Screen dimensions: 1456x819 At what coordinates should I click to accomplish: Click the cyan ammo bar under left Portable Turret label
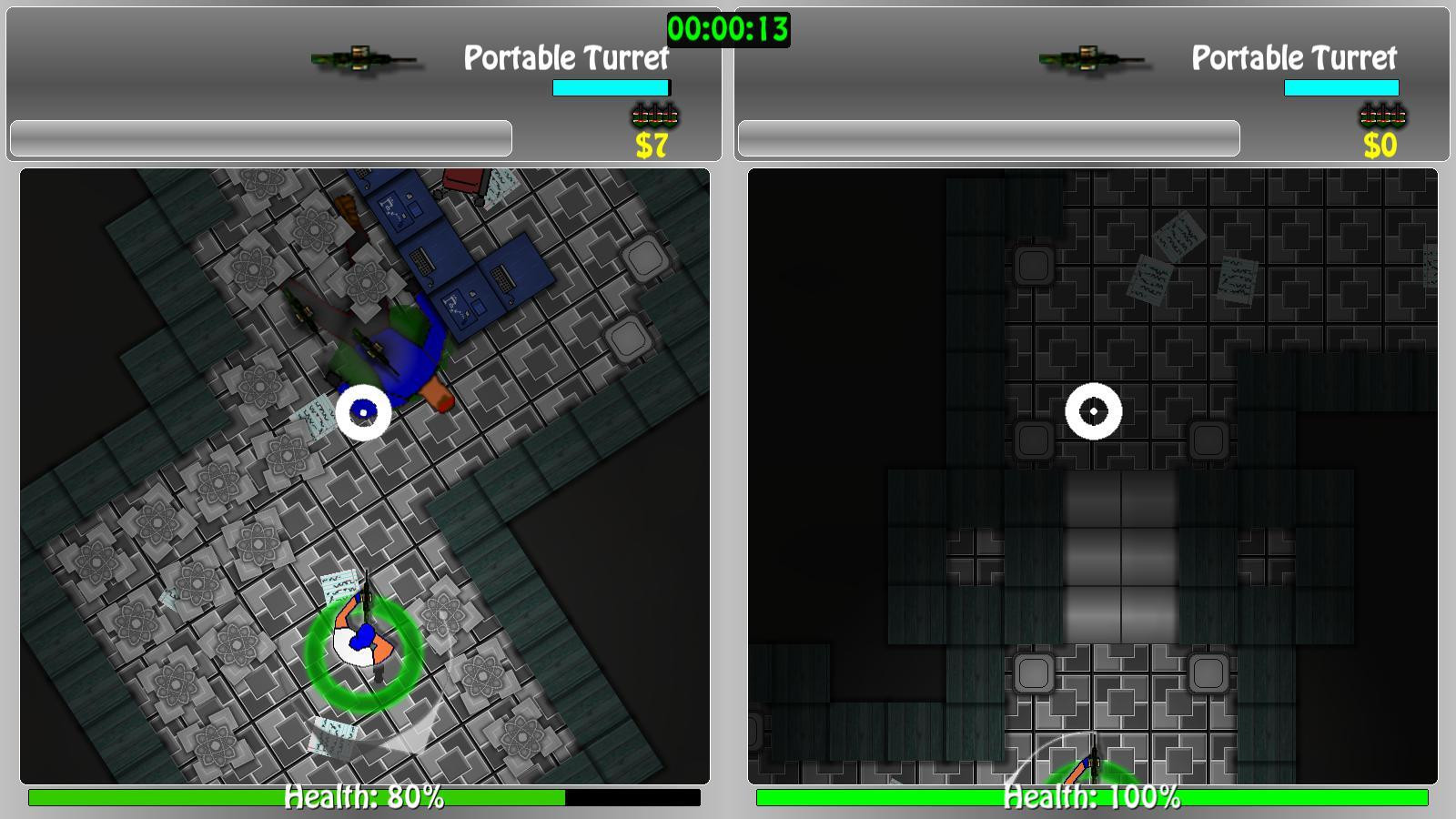[611, 86]
